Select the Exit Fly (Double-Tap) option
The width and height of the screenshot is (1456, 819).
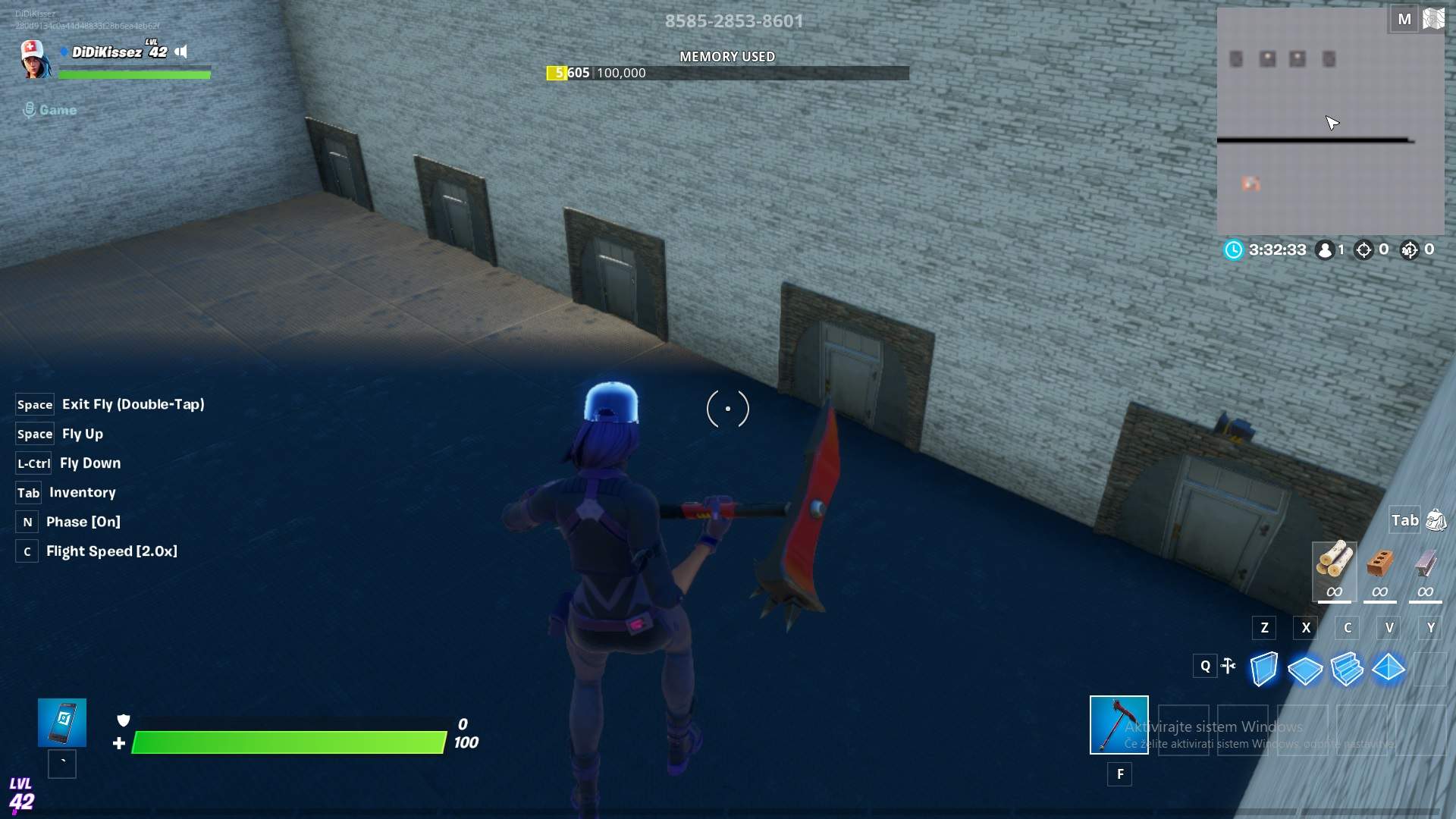pyautogui.click(x=133, y=404)
